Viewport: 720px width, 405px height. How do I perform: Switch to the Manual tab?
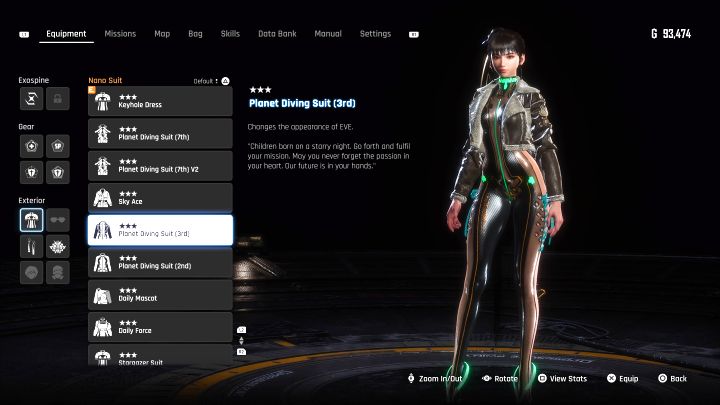coord(328,33)
